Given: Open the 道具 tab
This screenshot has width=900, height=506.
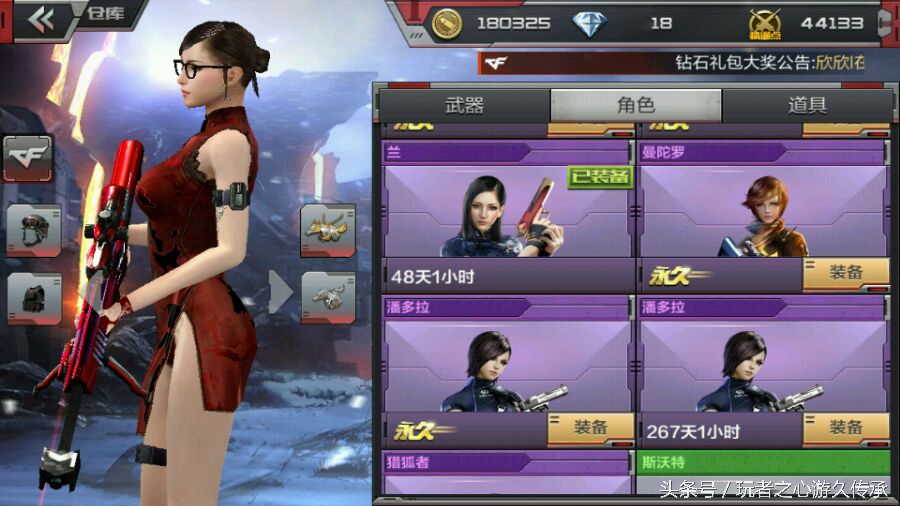Looking at the screenshot, I should (807, 105).
